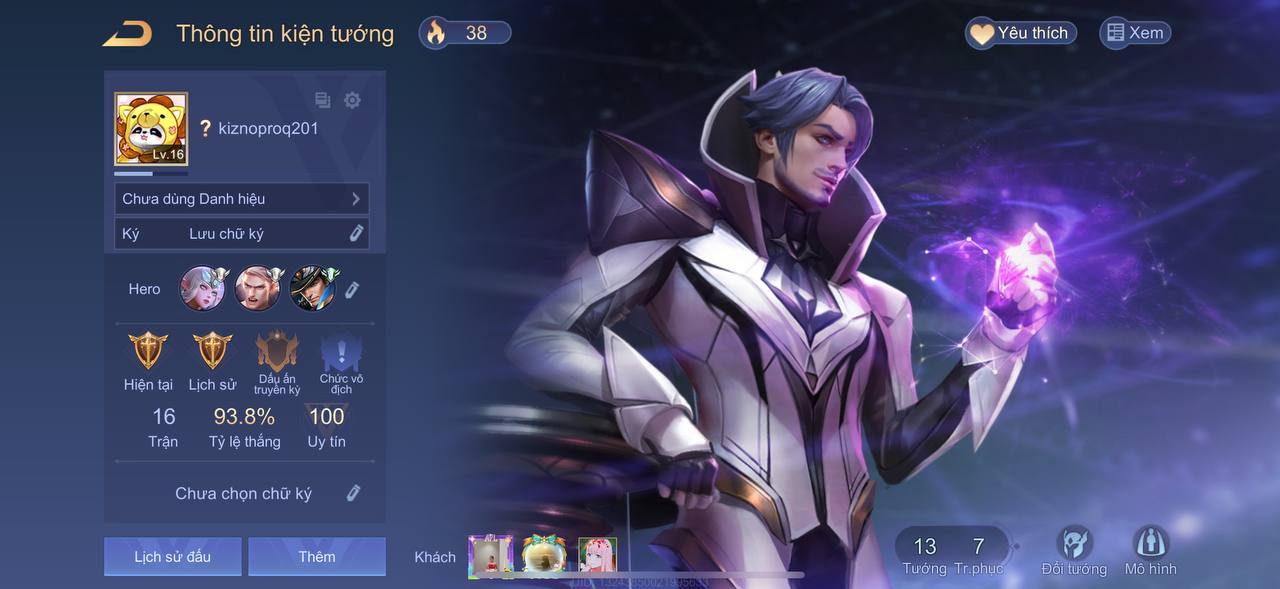Screen dimensions: 1280x589
Task: Open the Chưa dùng Danh hiệu title row
Action: click(241, 199)
